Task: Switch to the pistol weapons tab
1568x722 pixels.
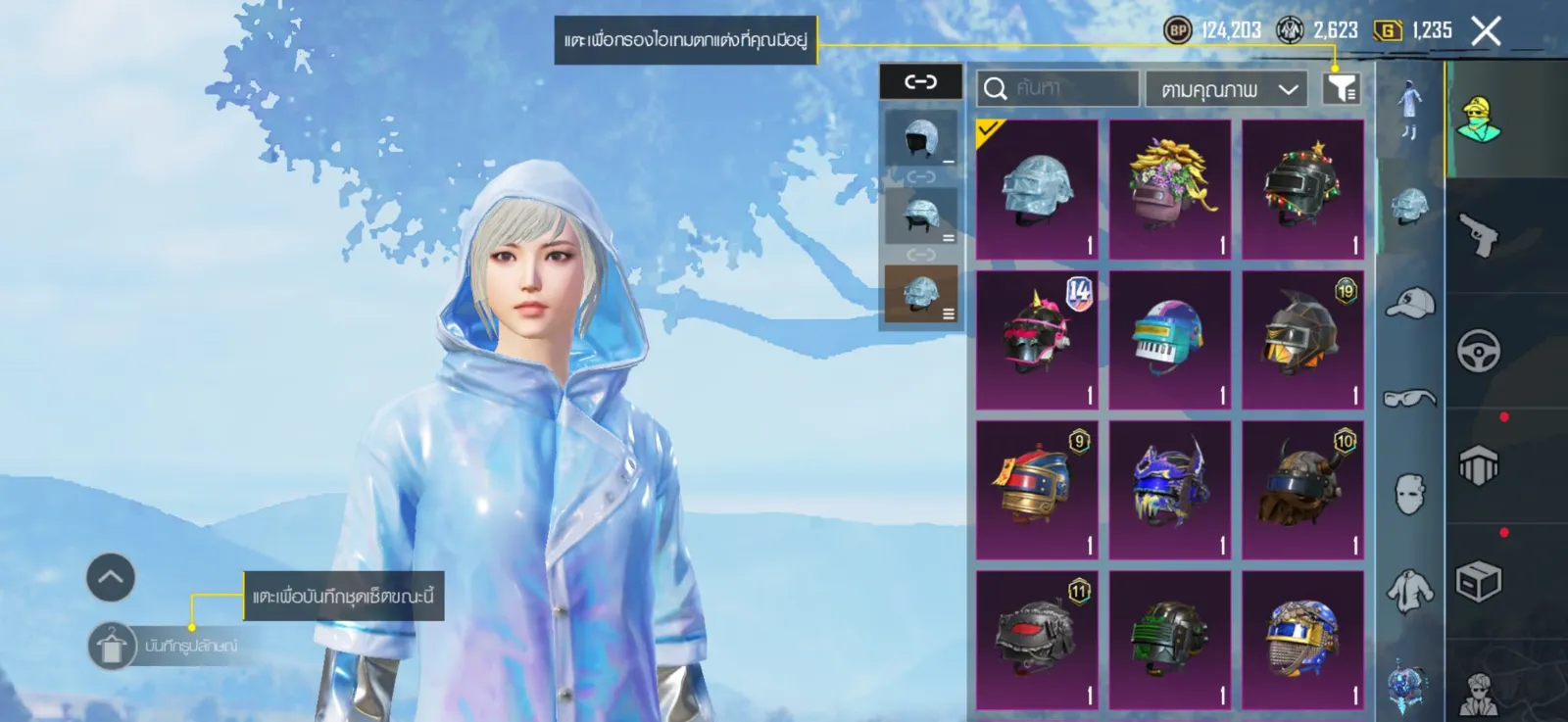Action: [1478, 235]
